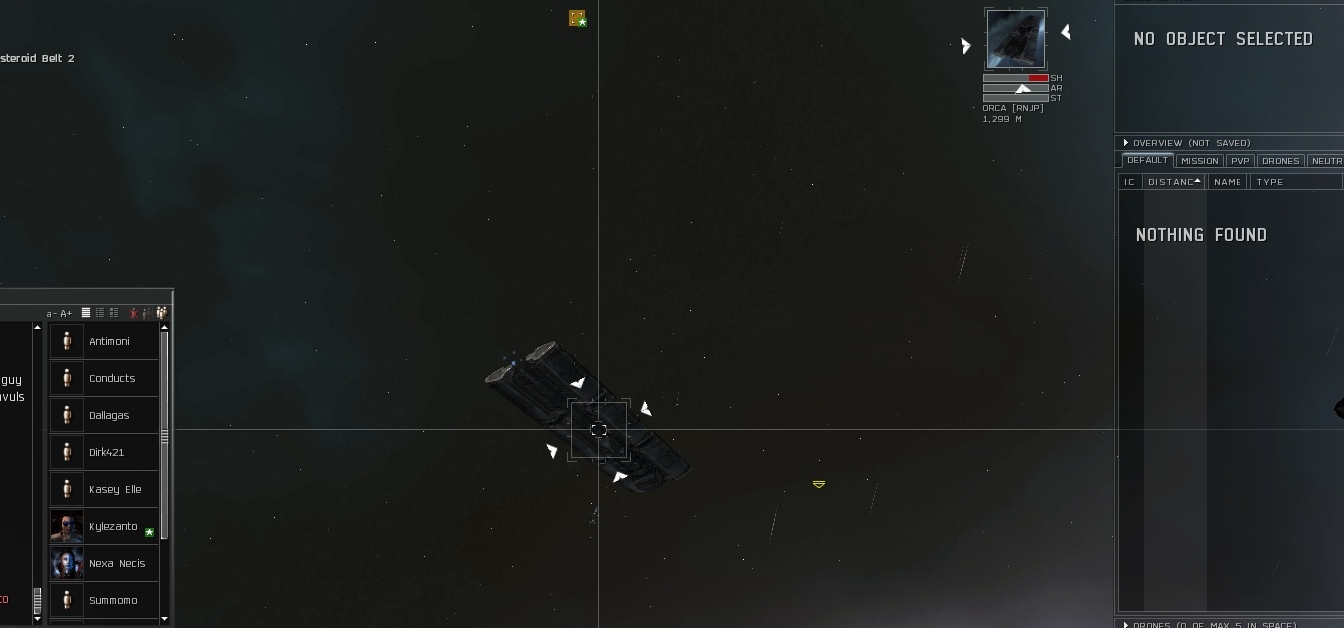Select Kylezanto's portrait entry
Screen dimensions: 1344x628
67,527
